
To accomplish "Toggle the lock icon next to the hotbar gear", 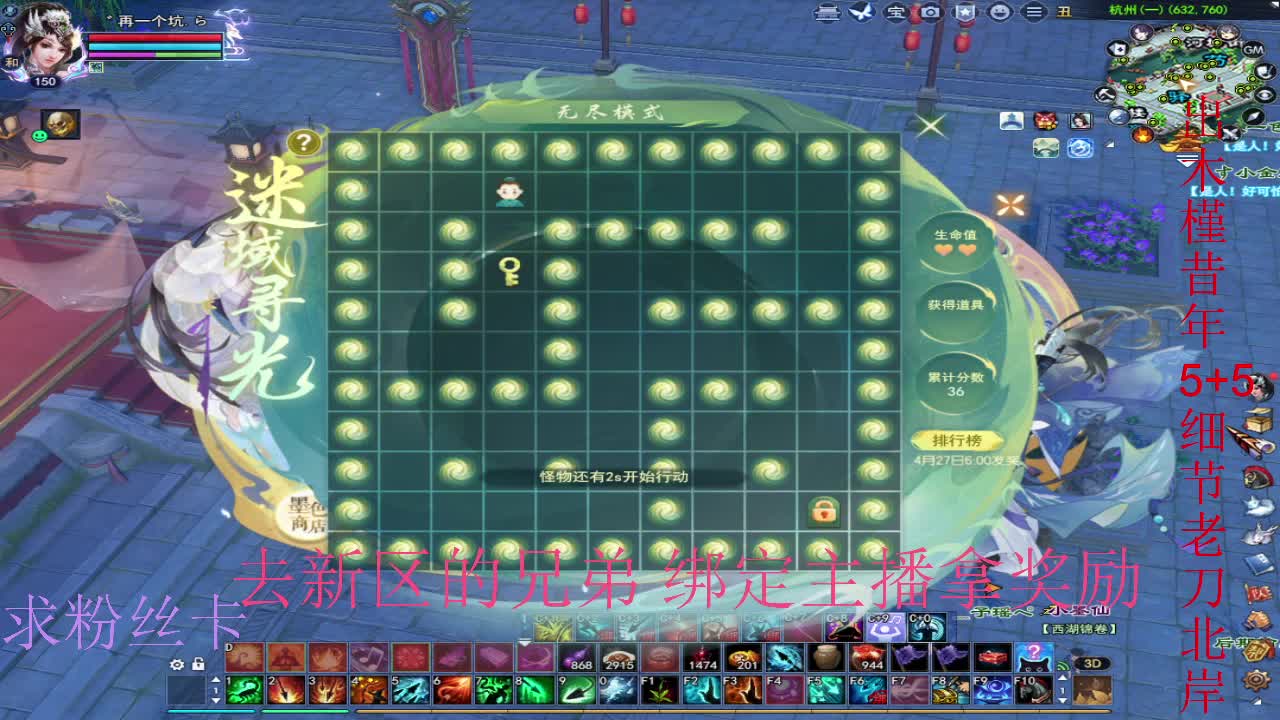I will (x=198, y=664).
